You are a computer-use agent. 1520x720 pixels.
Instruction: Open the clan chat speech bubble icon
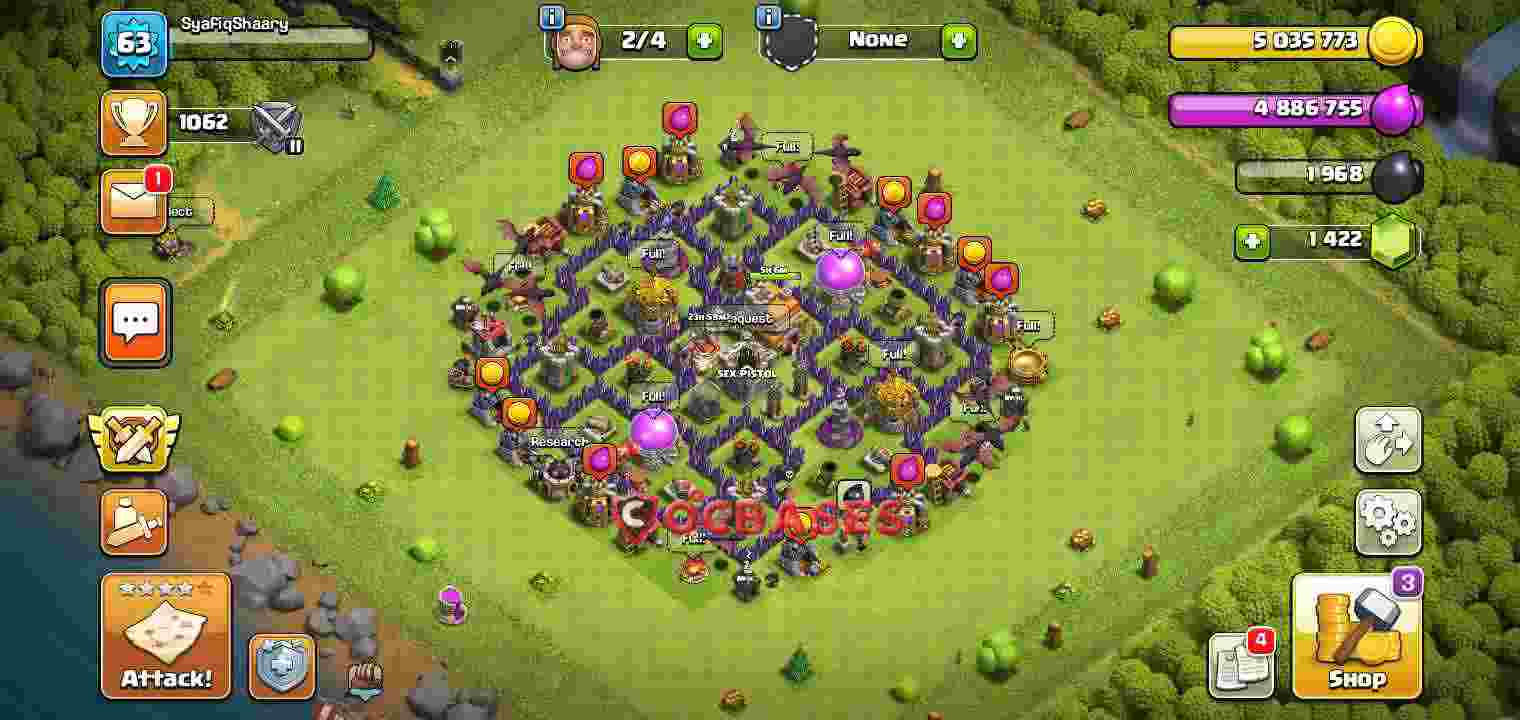pos(136,323)
